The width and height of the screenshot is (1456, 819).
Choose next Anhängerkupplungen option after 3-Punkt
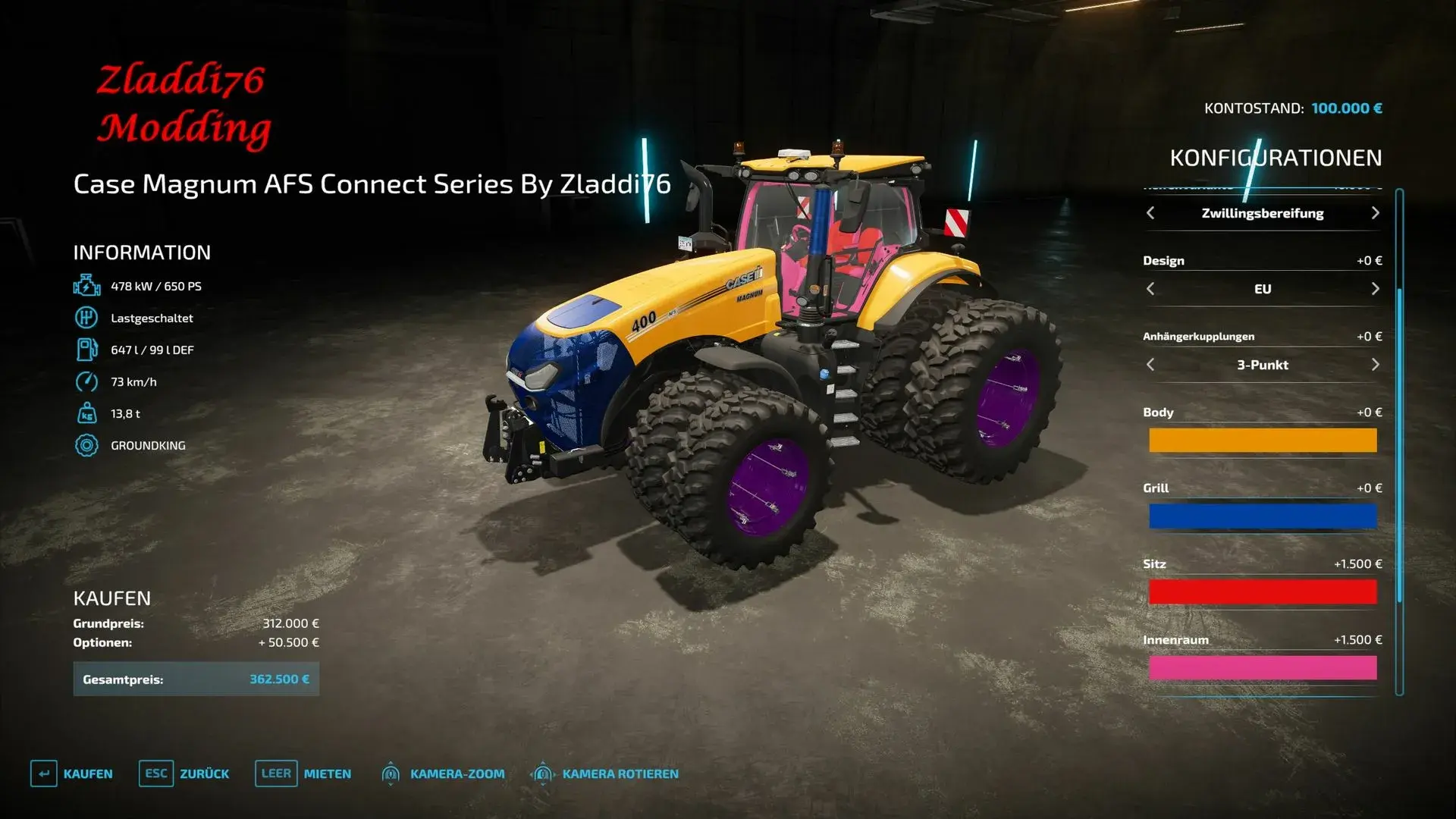click(1376, 365)
